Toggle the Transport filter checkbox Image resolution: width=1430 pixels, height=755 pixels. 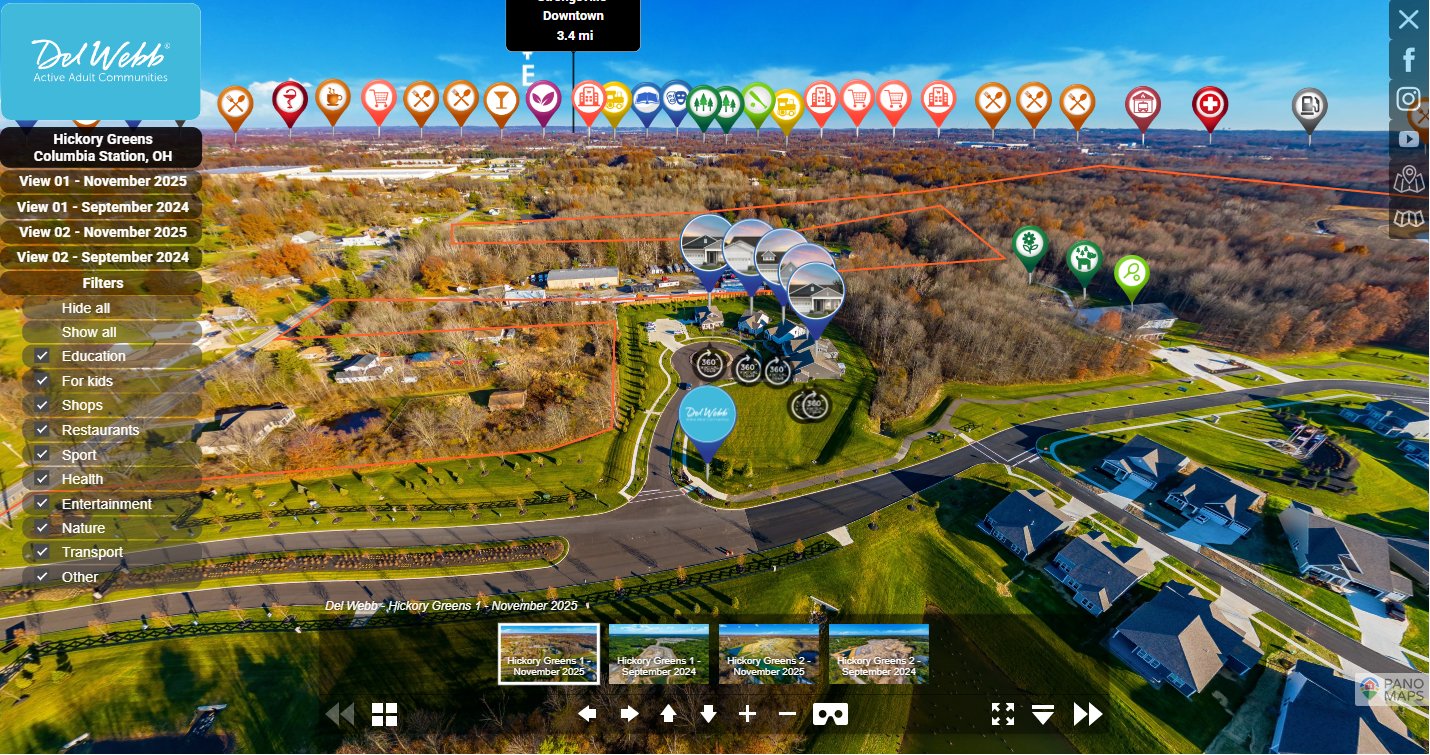[x=42, y=552]
